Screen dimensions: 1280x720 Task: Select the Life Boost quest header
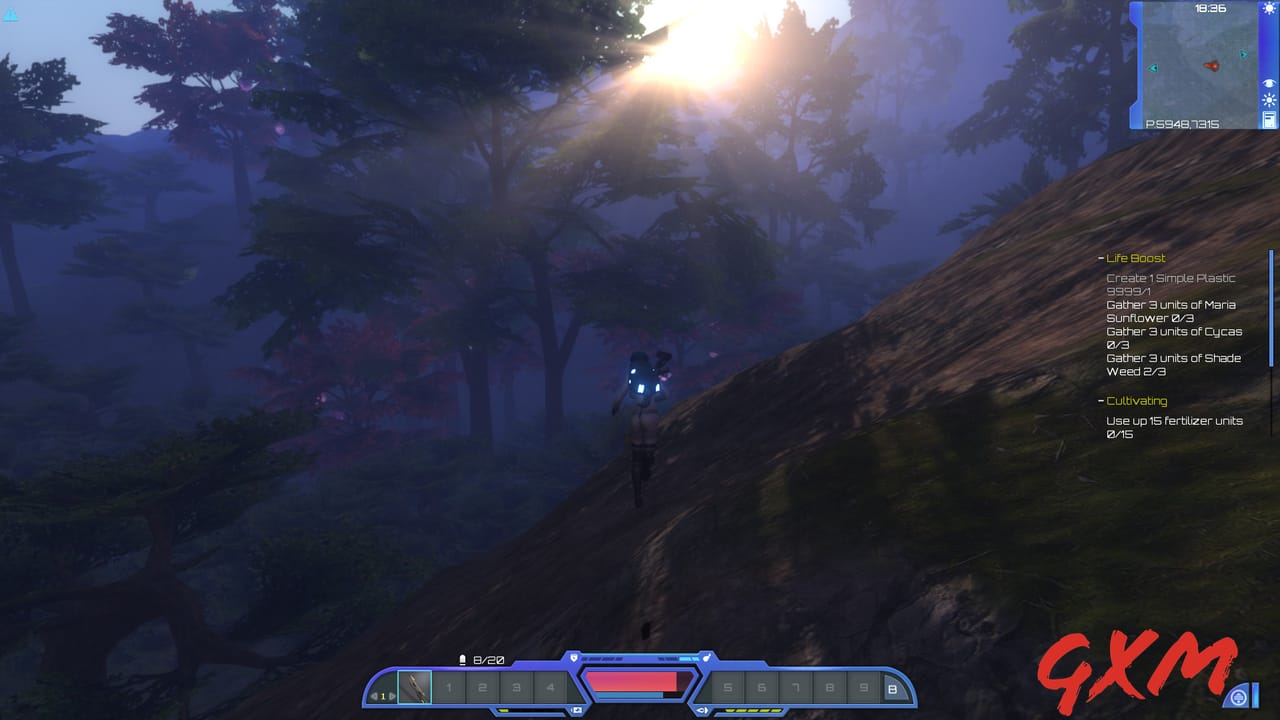(1136, 258)
